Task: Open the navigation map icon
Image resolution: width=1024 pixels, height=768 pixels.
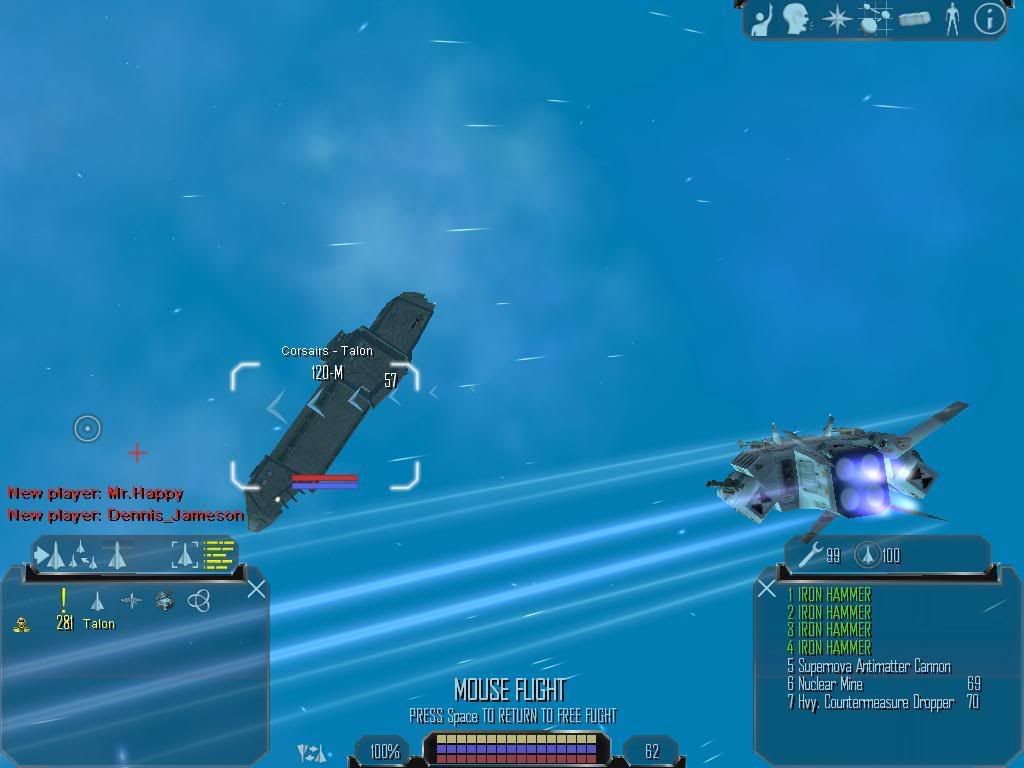Action: 875,18
